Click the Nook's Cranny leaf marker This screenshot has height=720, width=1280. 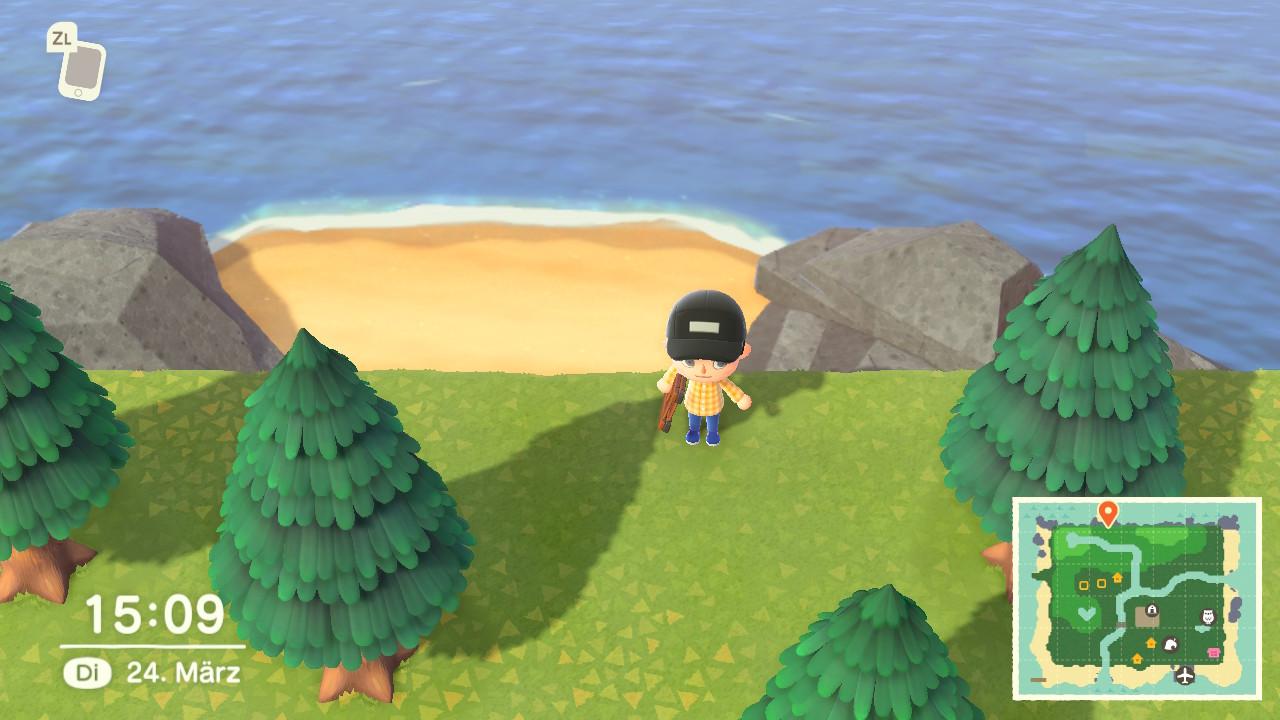[1170, 645]
